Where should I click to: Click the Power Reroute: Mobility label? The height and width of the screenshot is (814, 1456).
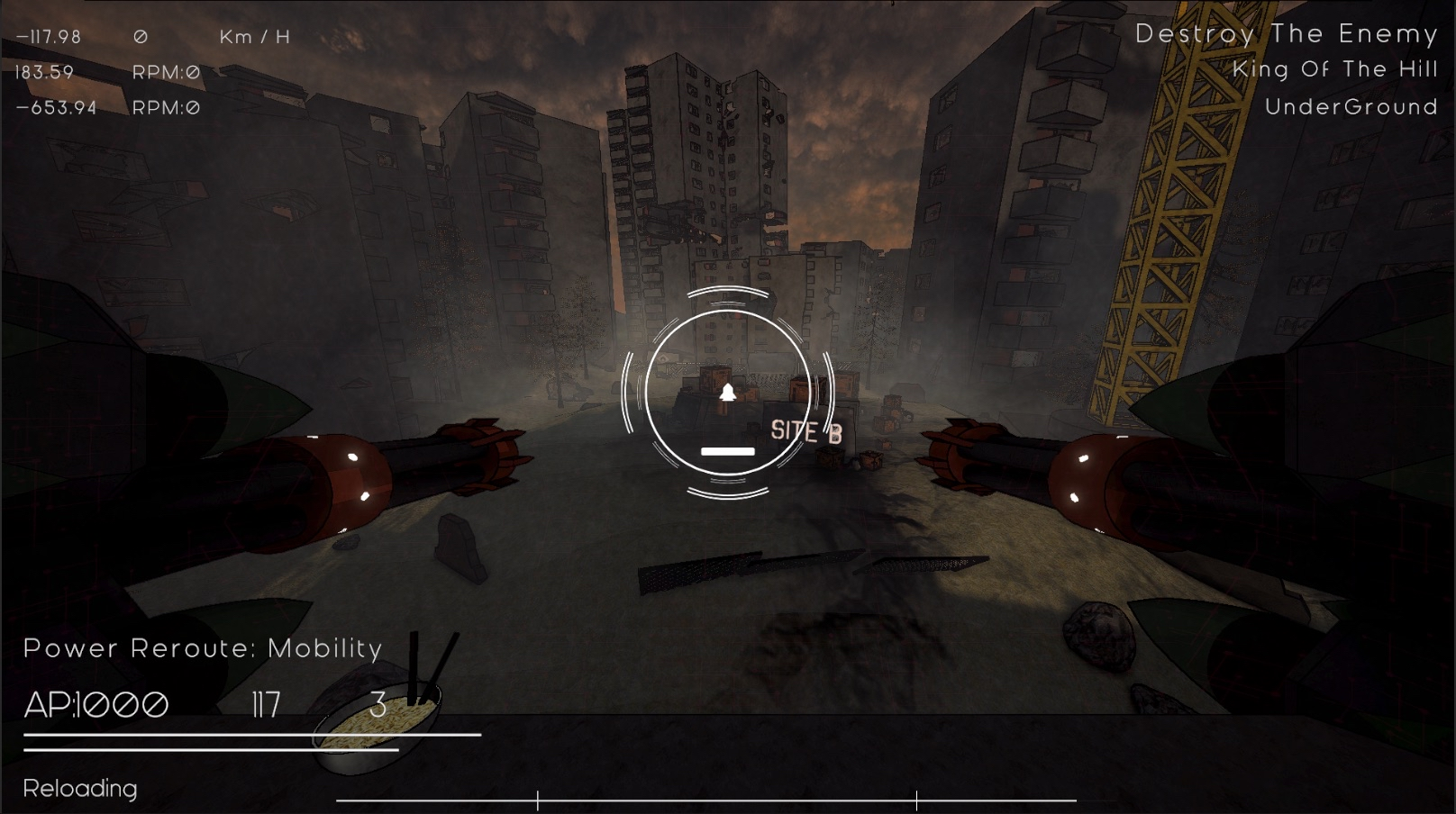[203, 648]
